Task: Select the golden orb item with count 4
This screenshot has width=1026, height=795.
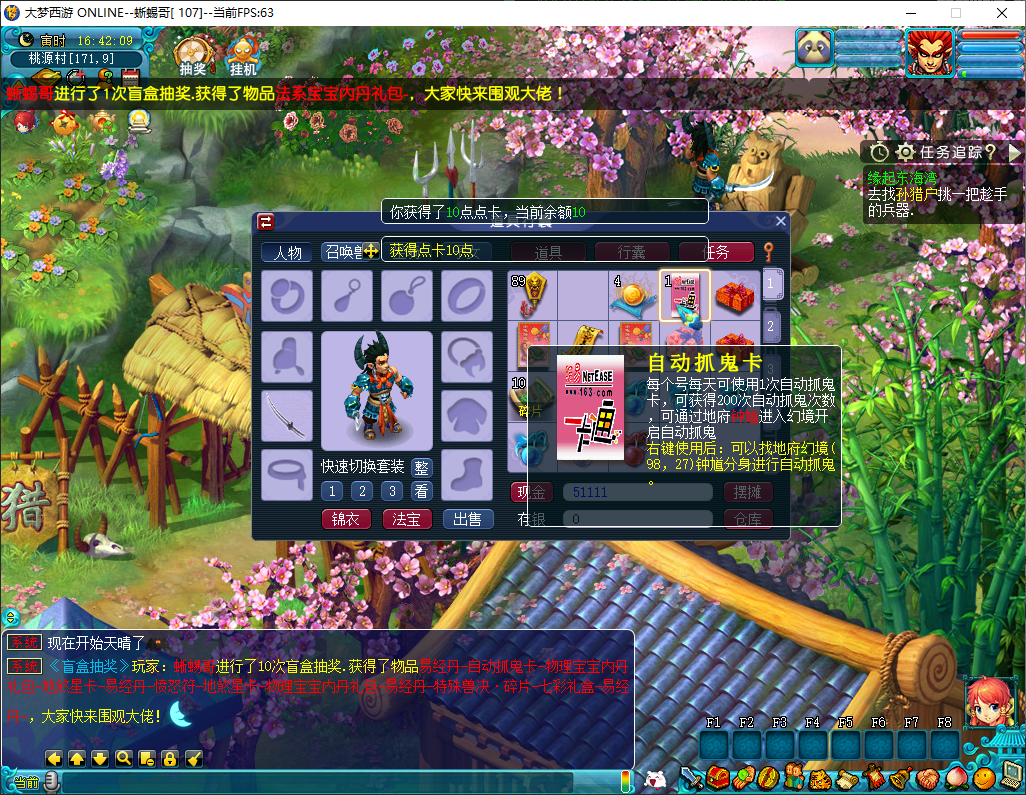Action: point(632,296)
